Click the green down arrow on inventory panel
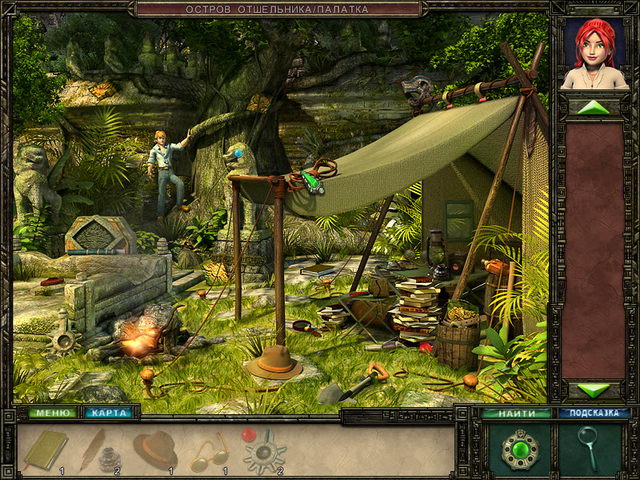Screen dimensions: 640x480 (593, 390)
